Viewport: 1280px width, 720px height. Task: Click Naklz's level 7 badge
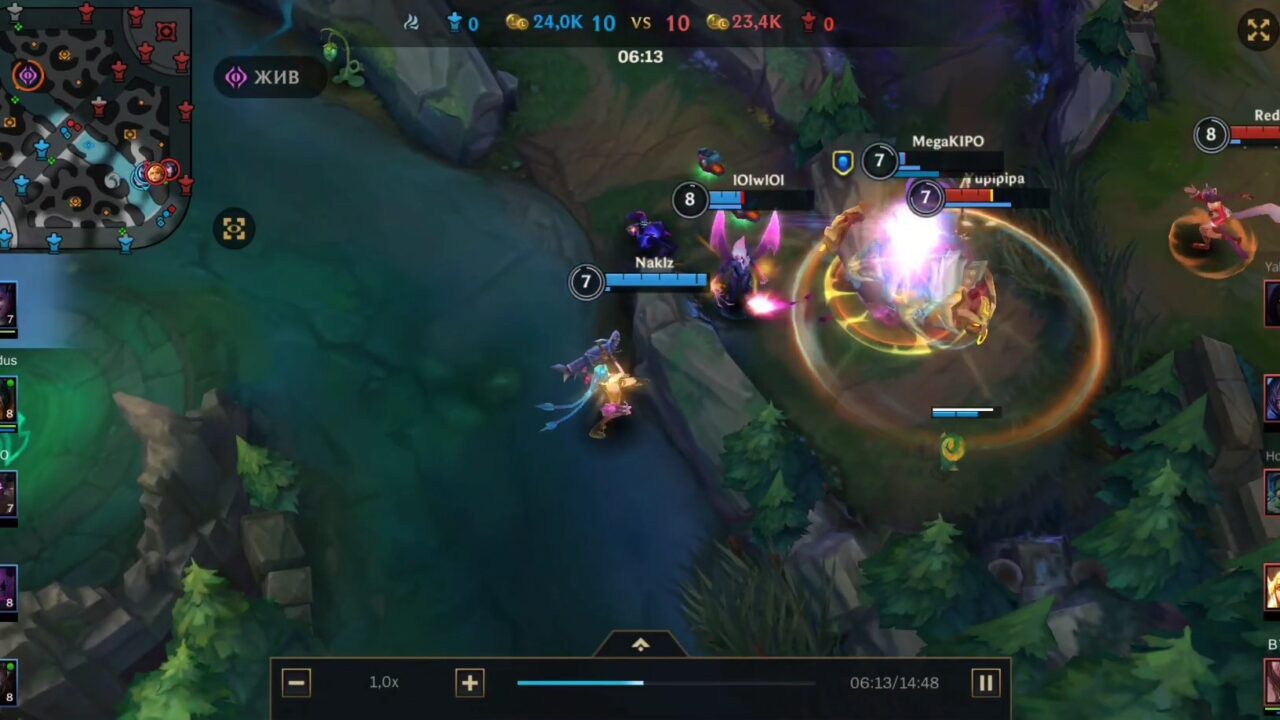[x=584, y=283]
